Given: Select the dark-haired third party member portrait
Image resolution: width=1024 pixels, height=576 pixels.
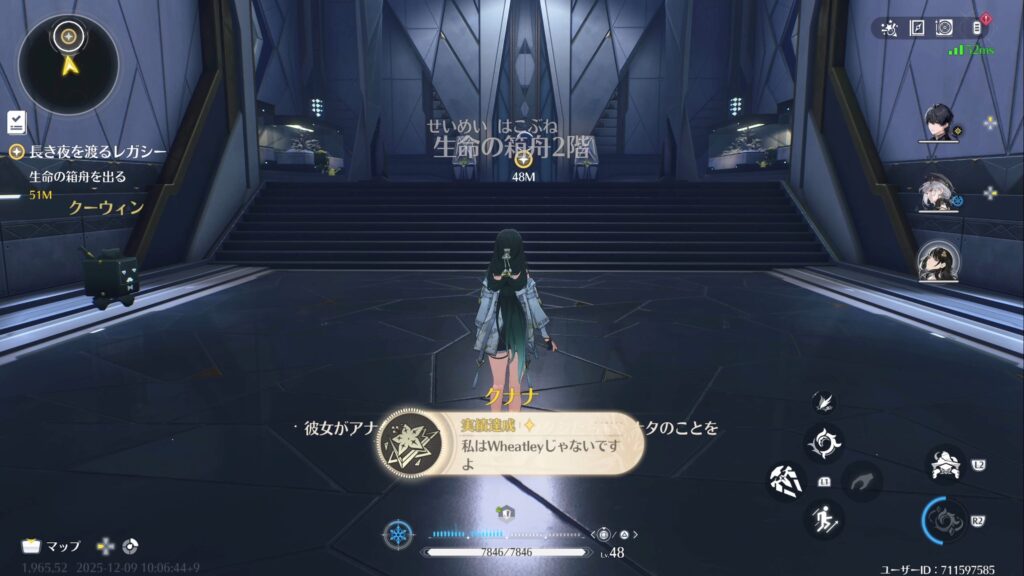Looking at the screenshot, I should [938, 261].
